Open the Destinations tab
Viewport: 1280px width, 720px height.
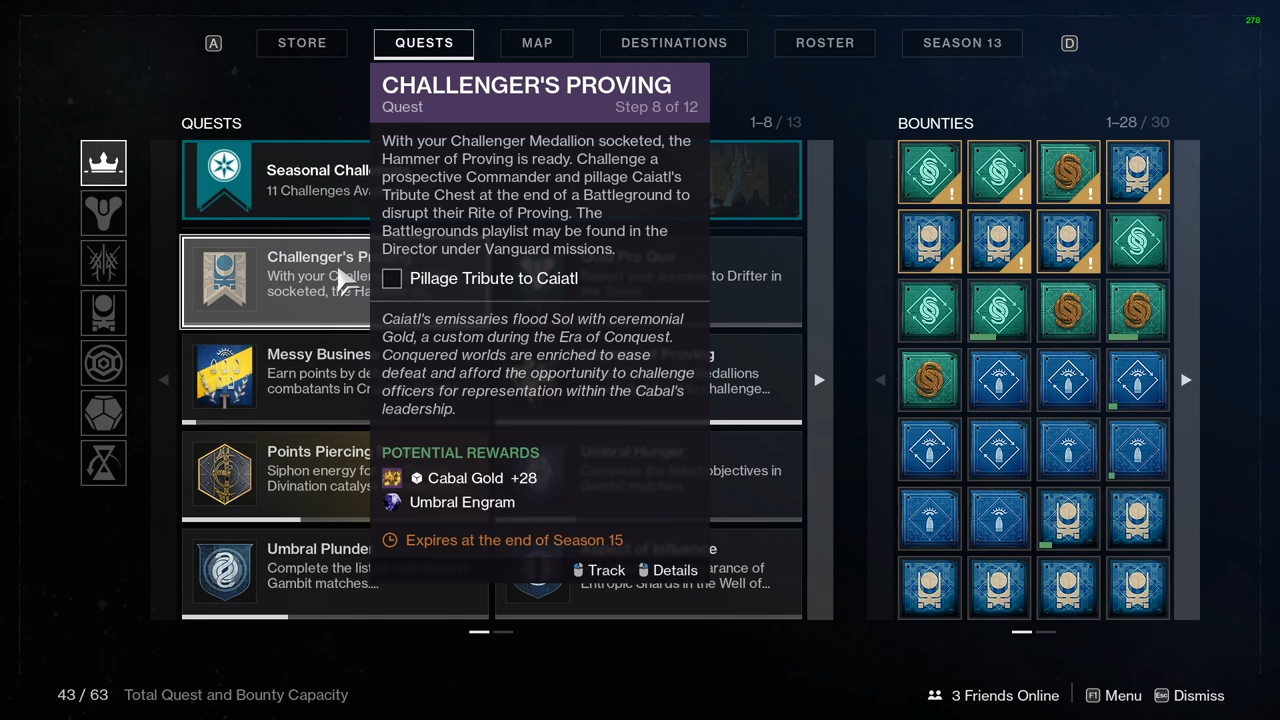point(674,43)
